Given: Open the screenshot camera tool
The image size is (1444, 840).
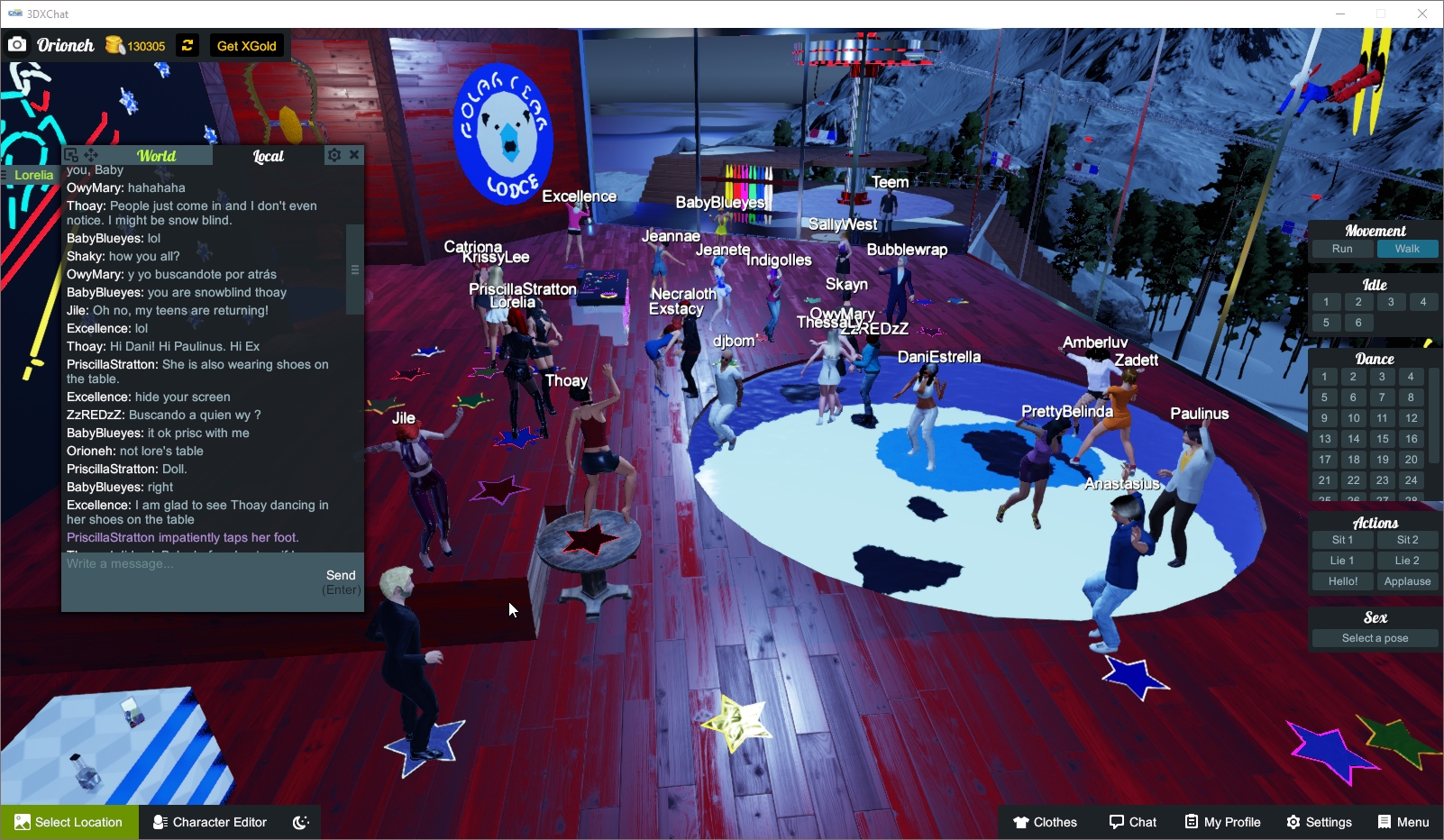Looking at the screenshot, I should click(16, 44).
